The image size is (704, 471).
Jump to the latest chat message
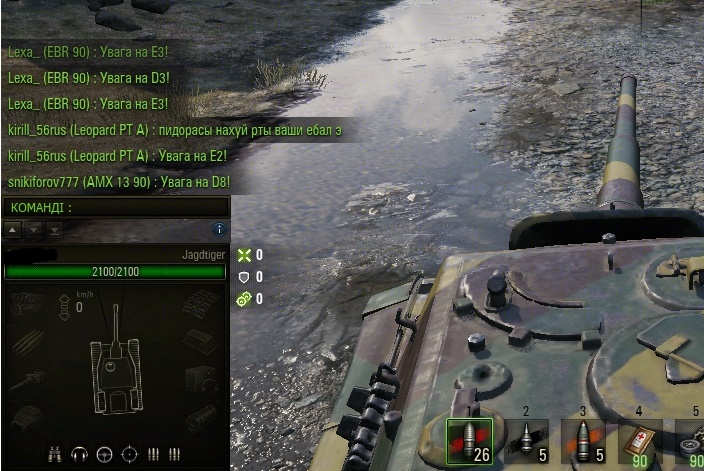[x=54, y=229]
